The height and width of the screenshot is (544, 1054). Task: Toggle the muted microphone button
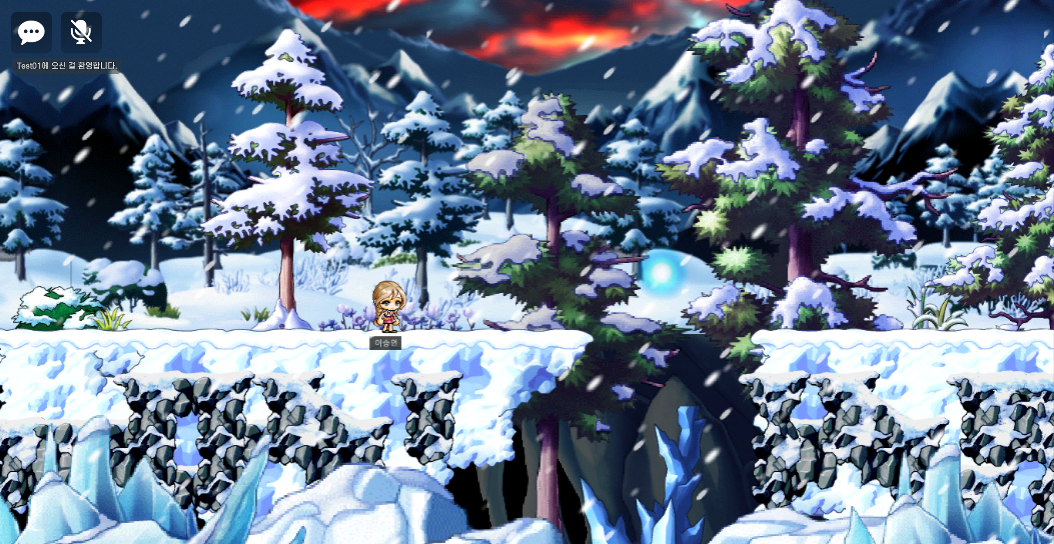click(x=81, y=32)
